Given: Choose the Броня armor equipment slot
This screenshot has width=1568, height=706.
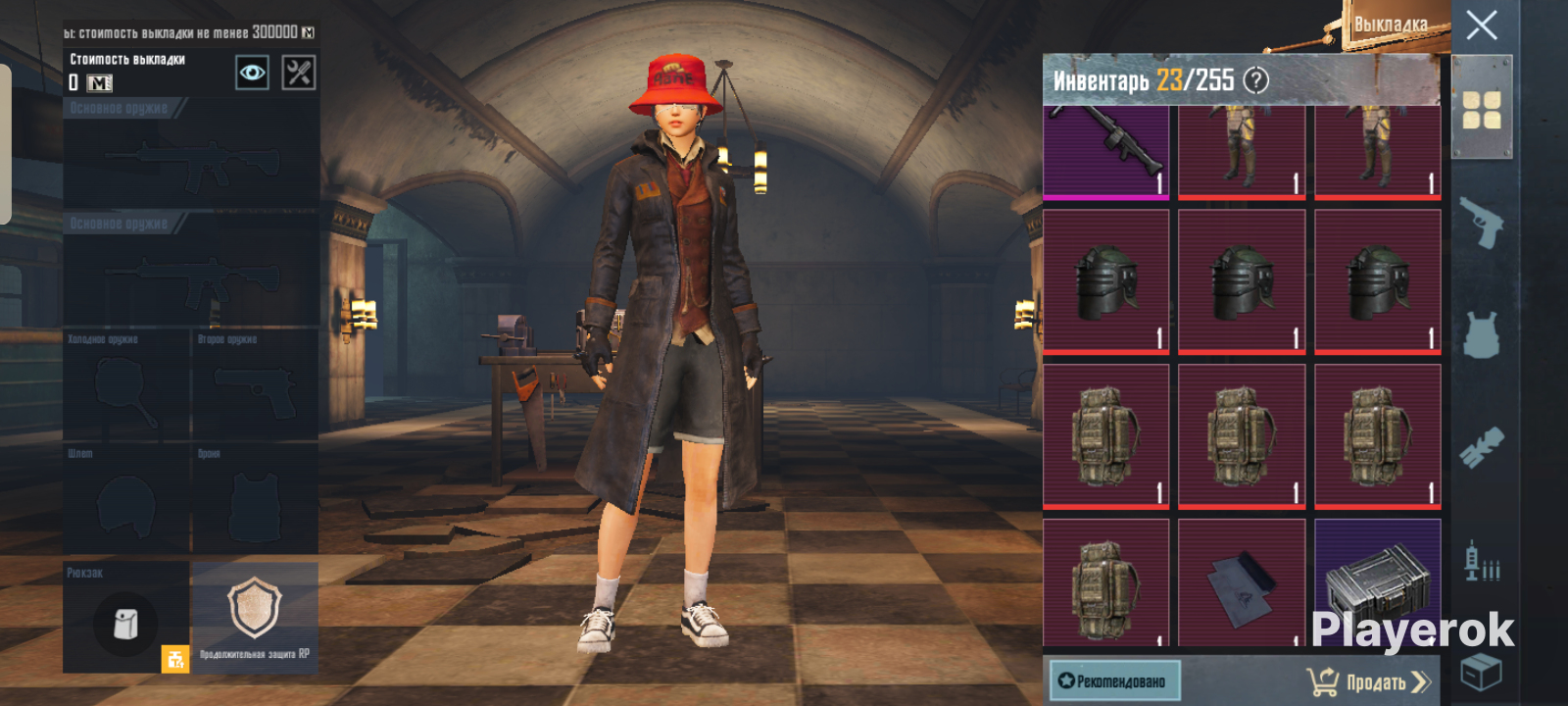Looking at the screenshot, I should click(x=255, y=500).
